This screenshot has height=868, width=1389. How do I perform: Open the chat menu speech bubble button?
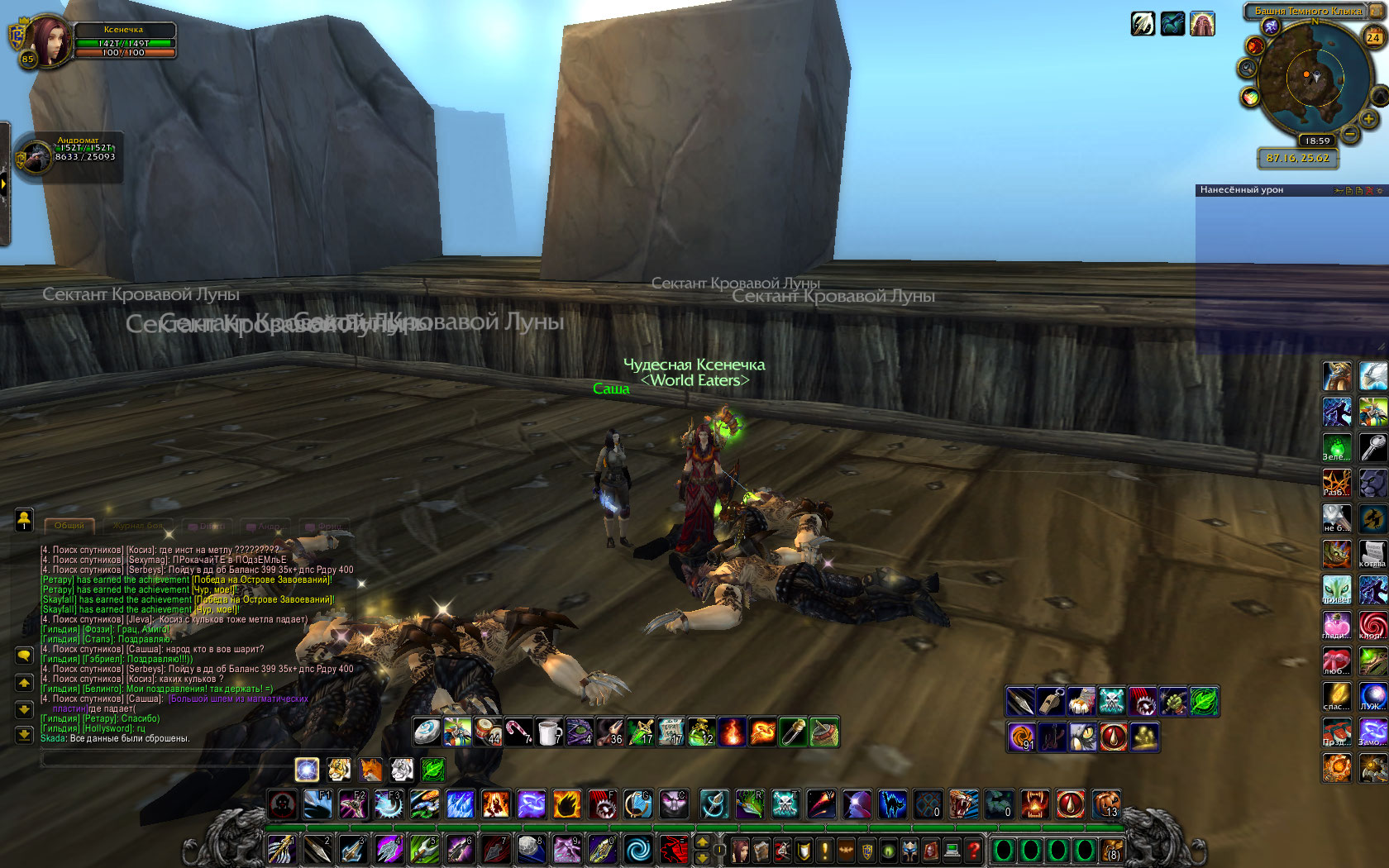click(x=24, y=656)
